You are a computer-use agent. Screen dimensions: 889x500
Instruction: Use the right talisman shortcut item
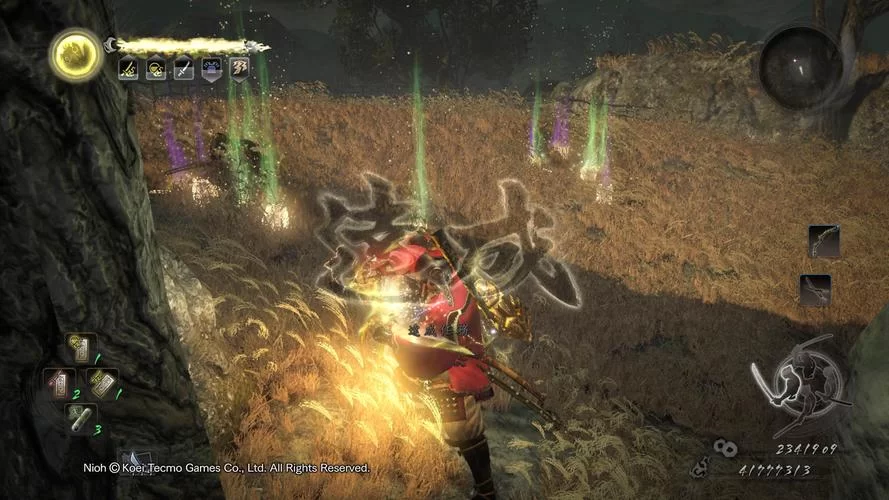pos(102,382)
